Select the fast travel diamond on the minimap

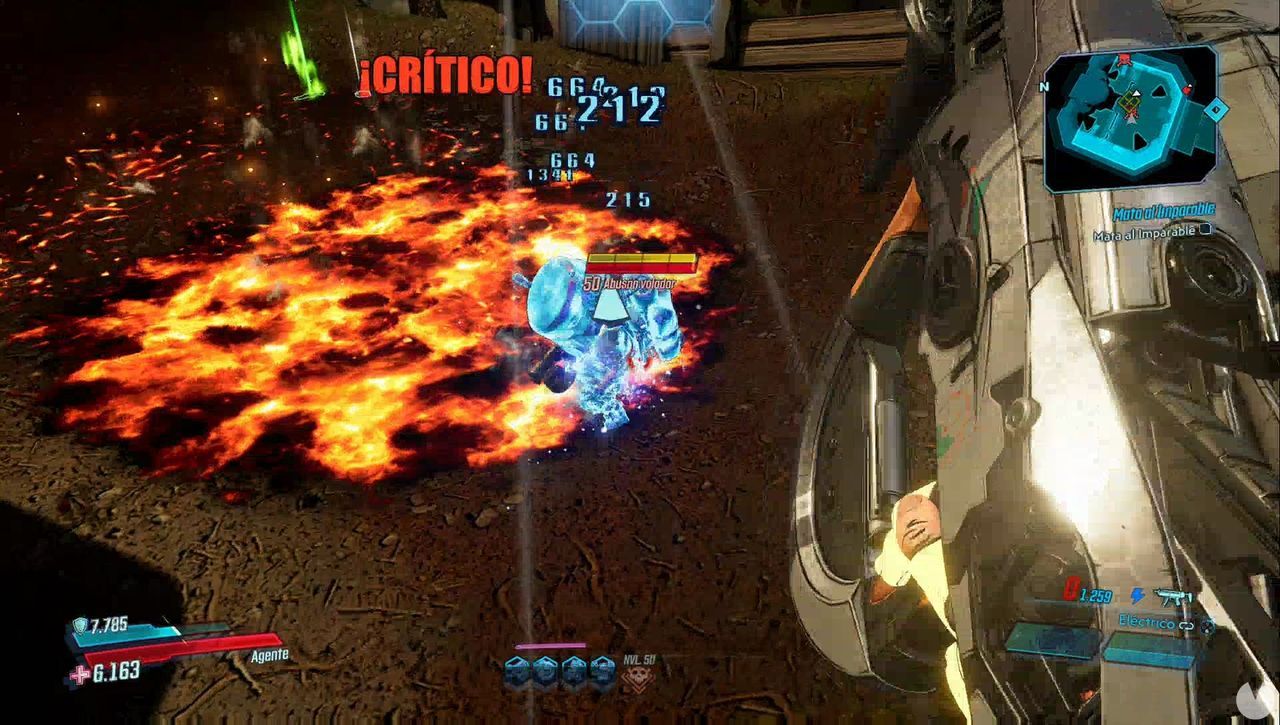pyautogui.click(x=1215, y=108)
